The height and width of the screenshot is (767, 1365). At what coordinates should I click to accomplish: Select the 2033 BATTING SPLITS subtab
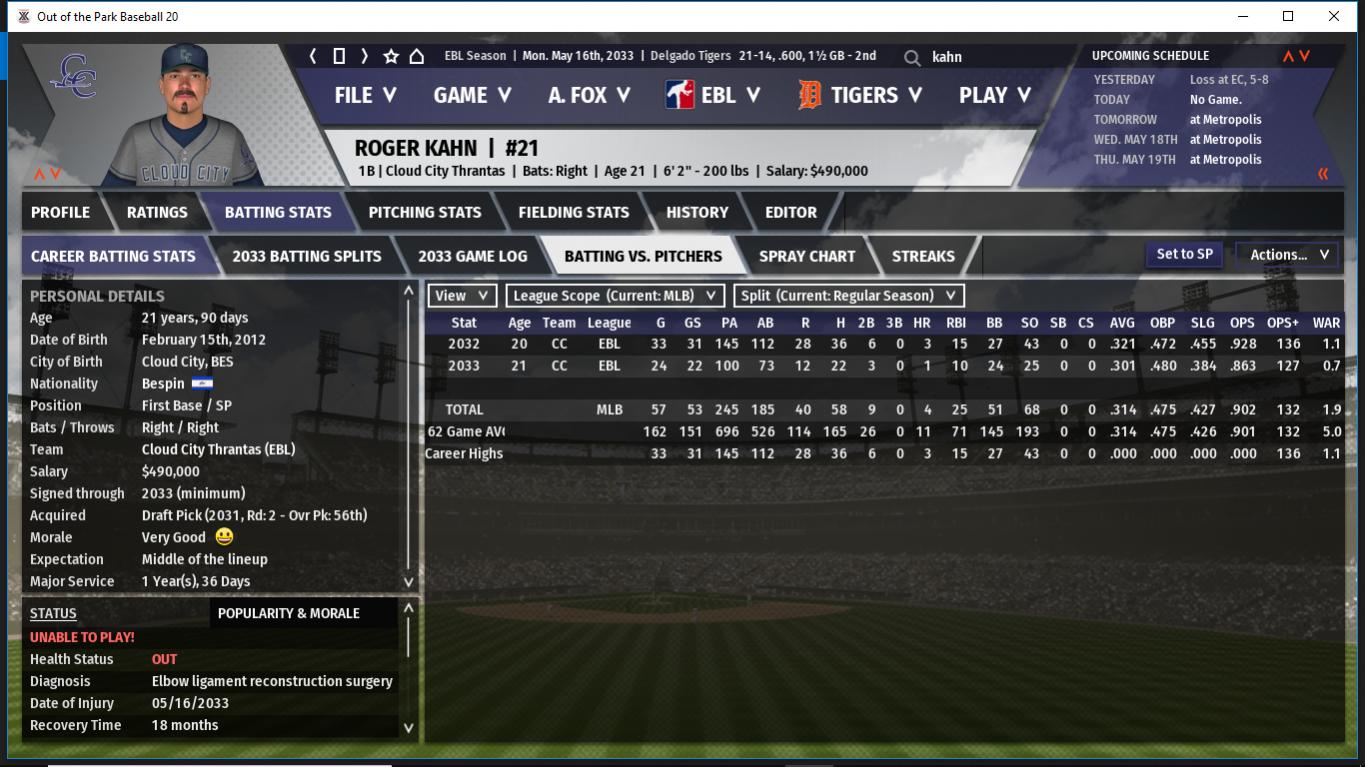[x=306, y=256]
